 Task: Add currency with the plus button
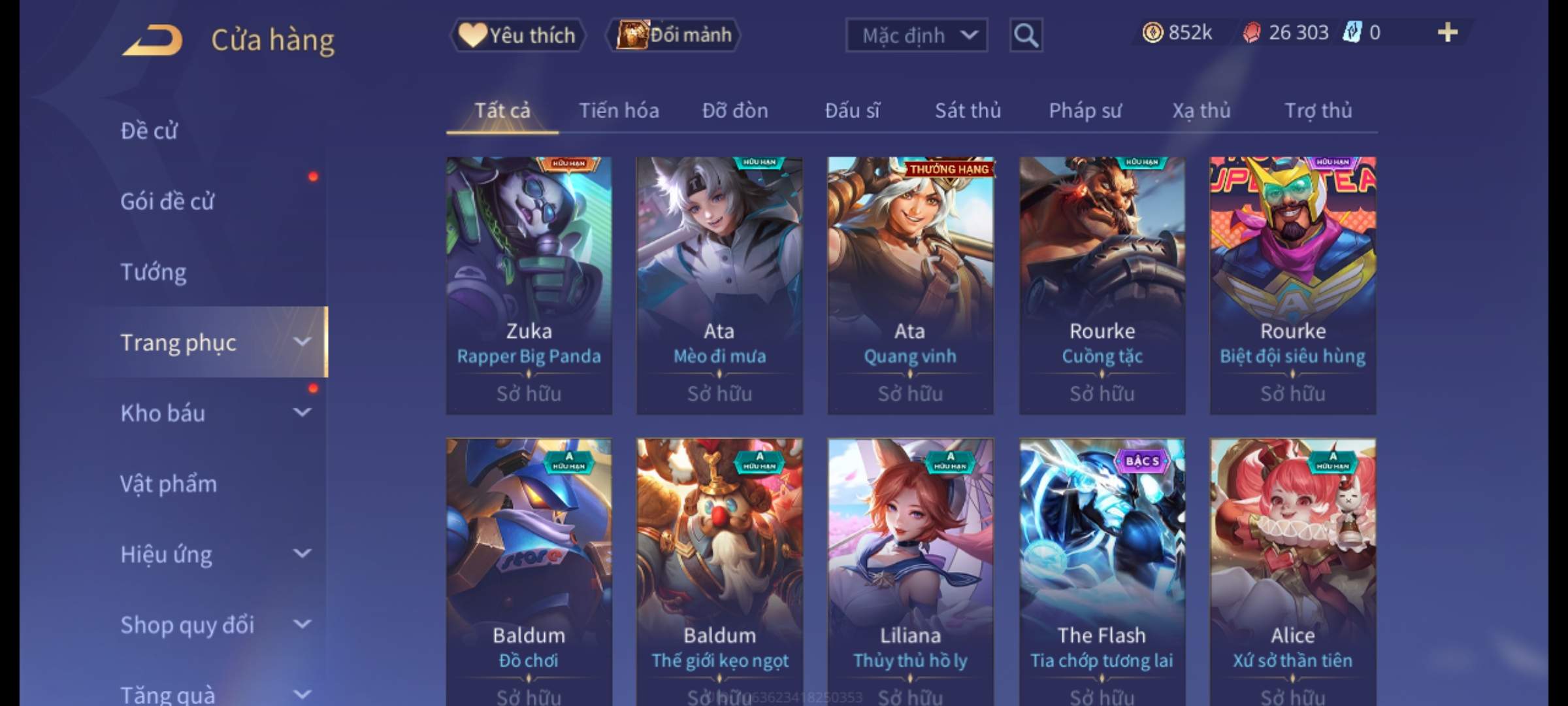[x=1447, y=33]
